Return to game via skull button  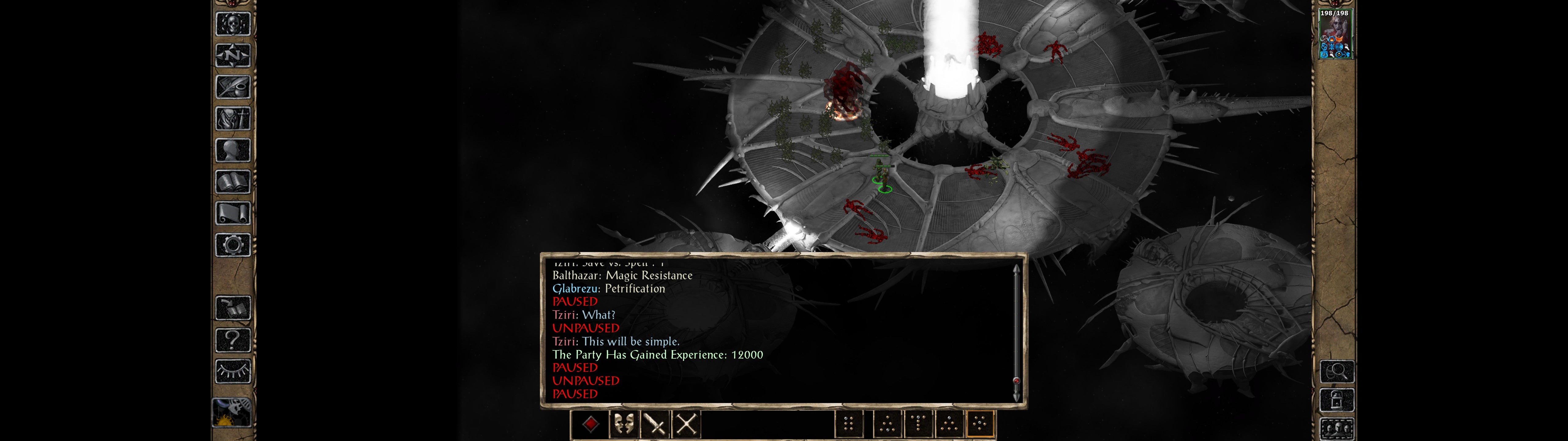[x=232, y=24]
